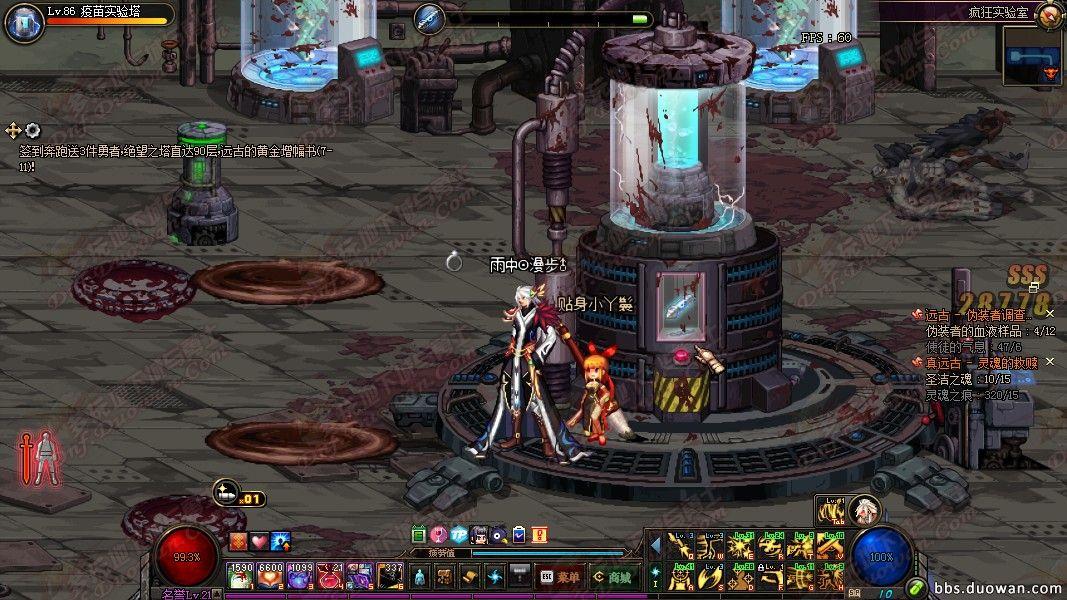Open the dungeon minimap
This screenshot has width=1067, height=600.
click(x=1033, y=55)
